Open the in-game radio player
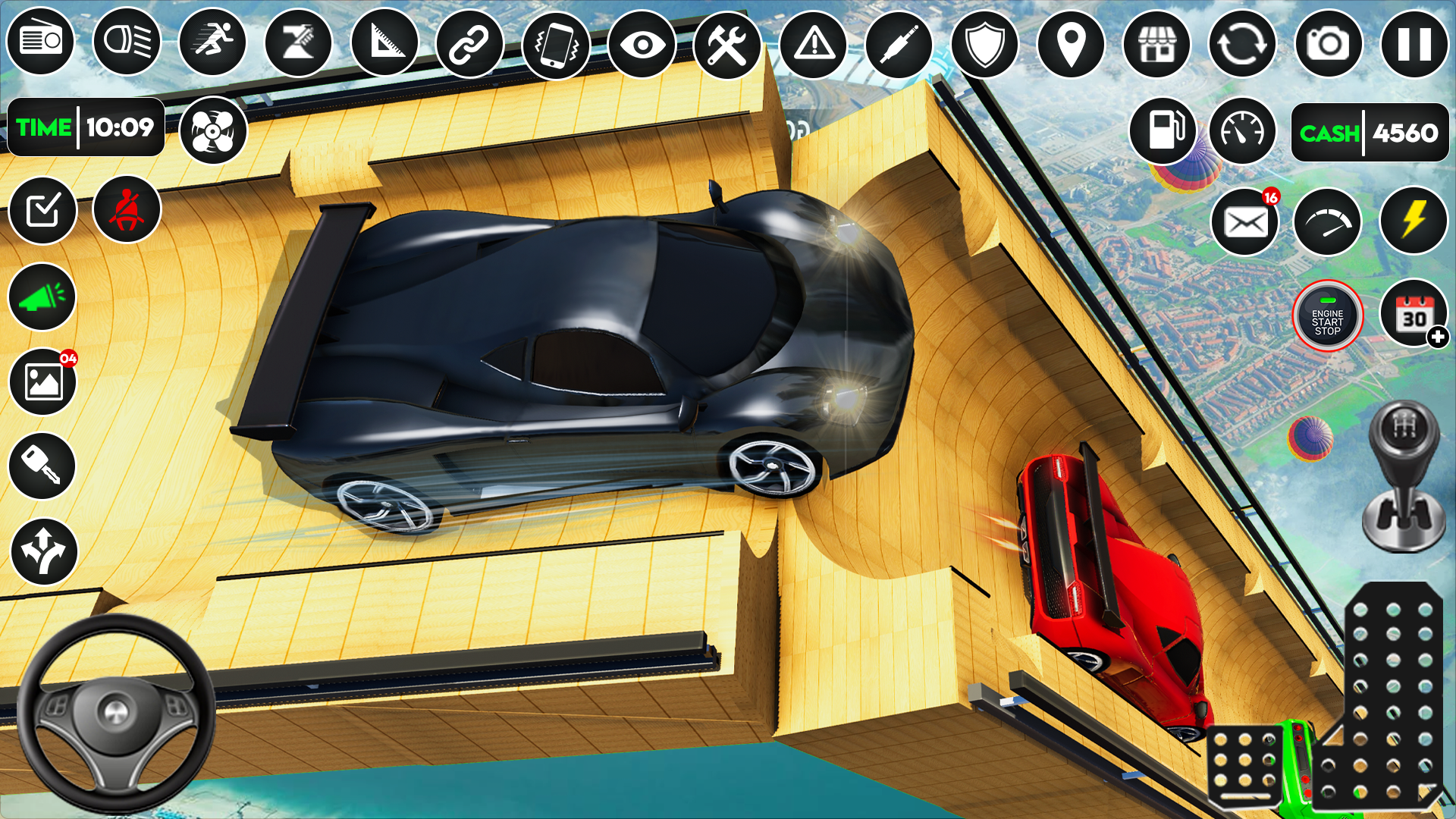This screenshot has width=1456, height=819. pos(40,45)
